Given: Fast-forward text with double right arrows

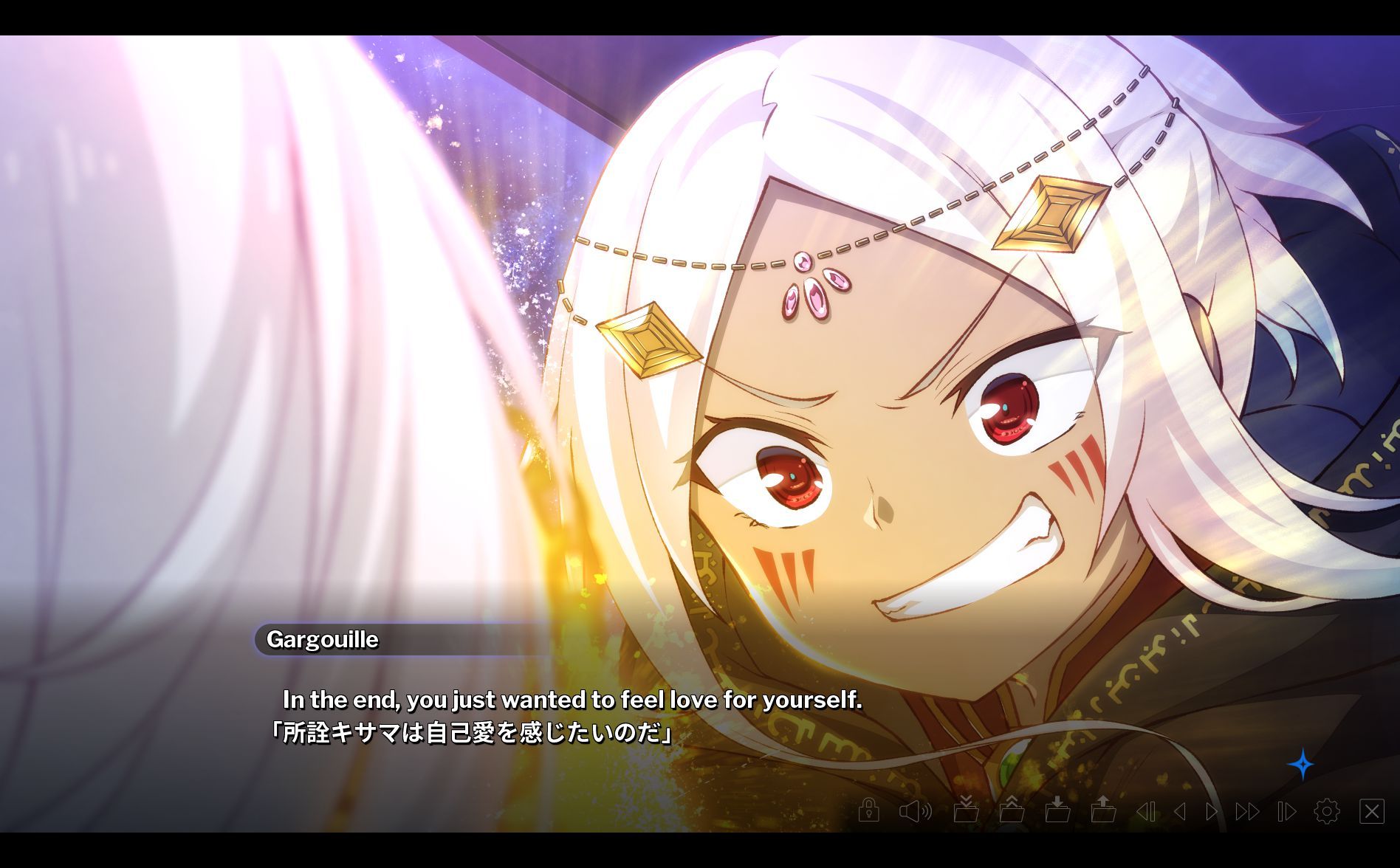Looking at the screenshot, I should click(1247, 811).
